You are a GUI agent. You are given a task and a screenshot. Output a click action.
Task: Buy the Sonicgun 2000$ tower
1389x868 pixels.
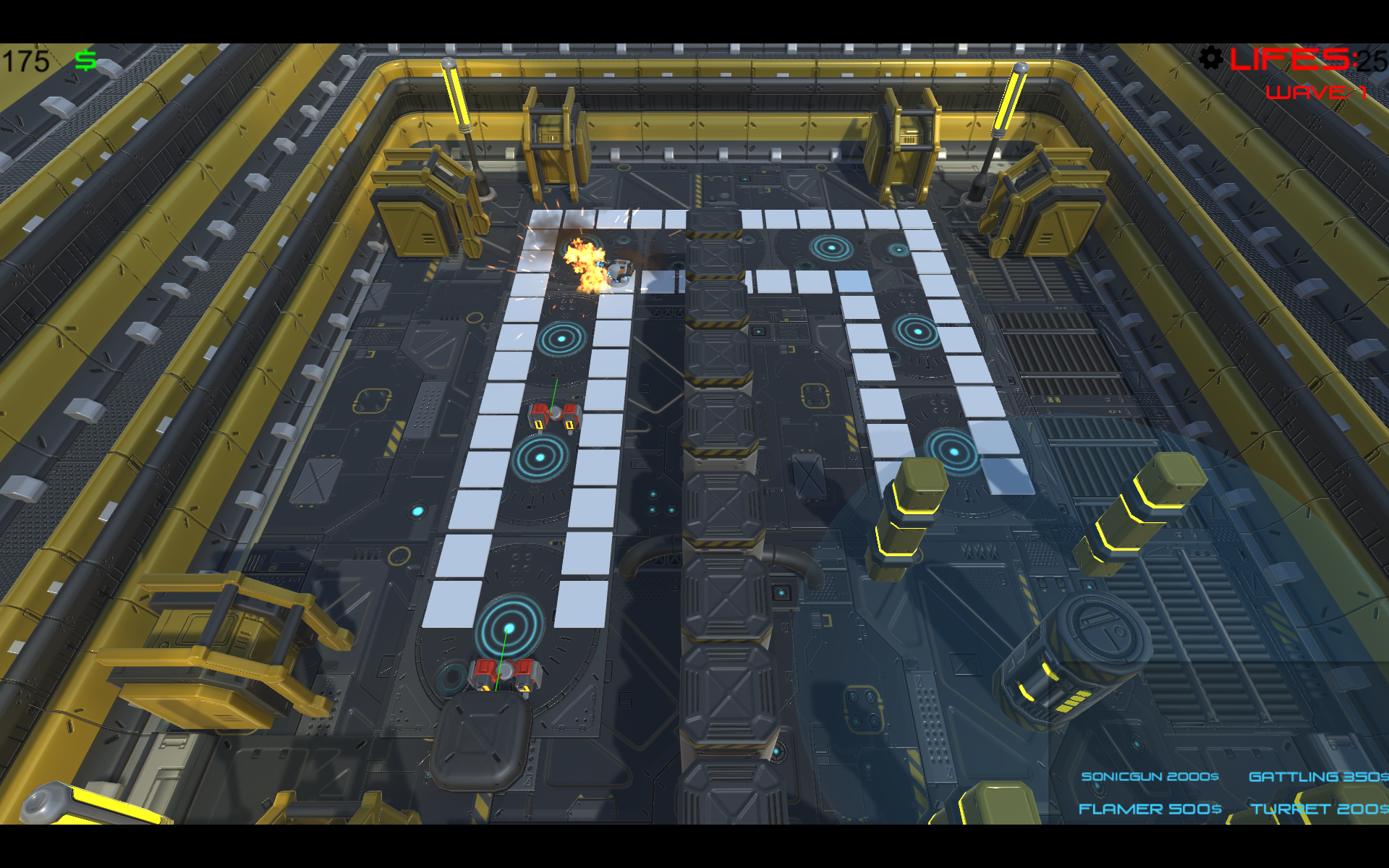click(1150, 776)
